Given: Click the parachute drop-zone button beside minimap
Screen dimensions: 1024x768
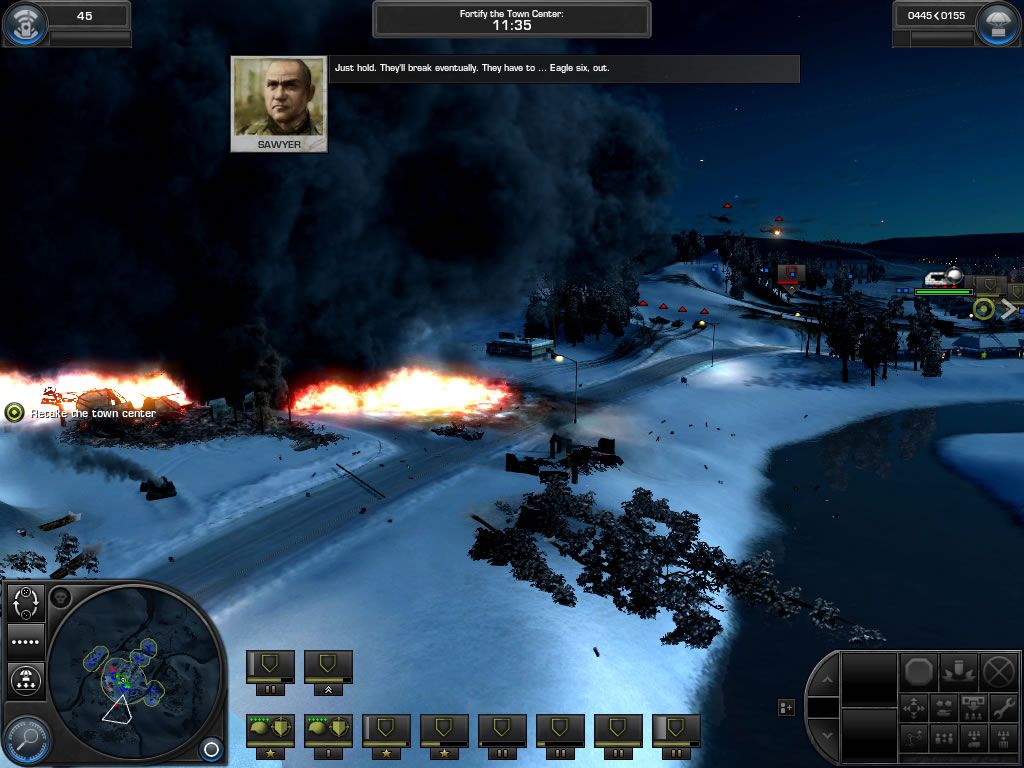Looking at the screenshot, I should tap(24, 680).
